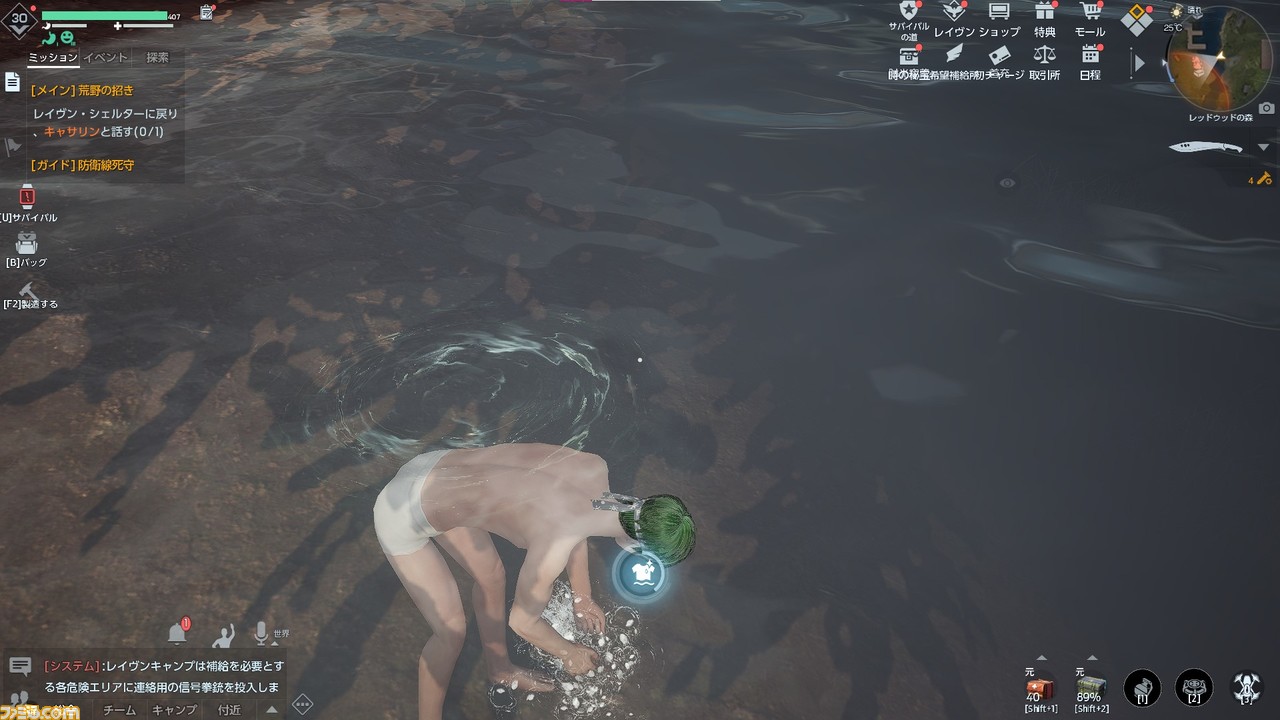Open the notification bell with red badge
Image resolution: width=1280 pixels, height=720 pixels.
[178, 633]
